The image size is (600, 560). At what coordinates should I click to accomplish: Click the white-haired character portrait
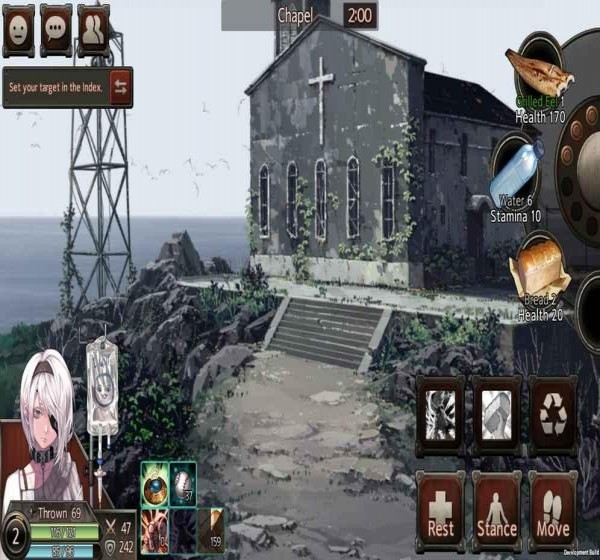tap(45, 430)
